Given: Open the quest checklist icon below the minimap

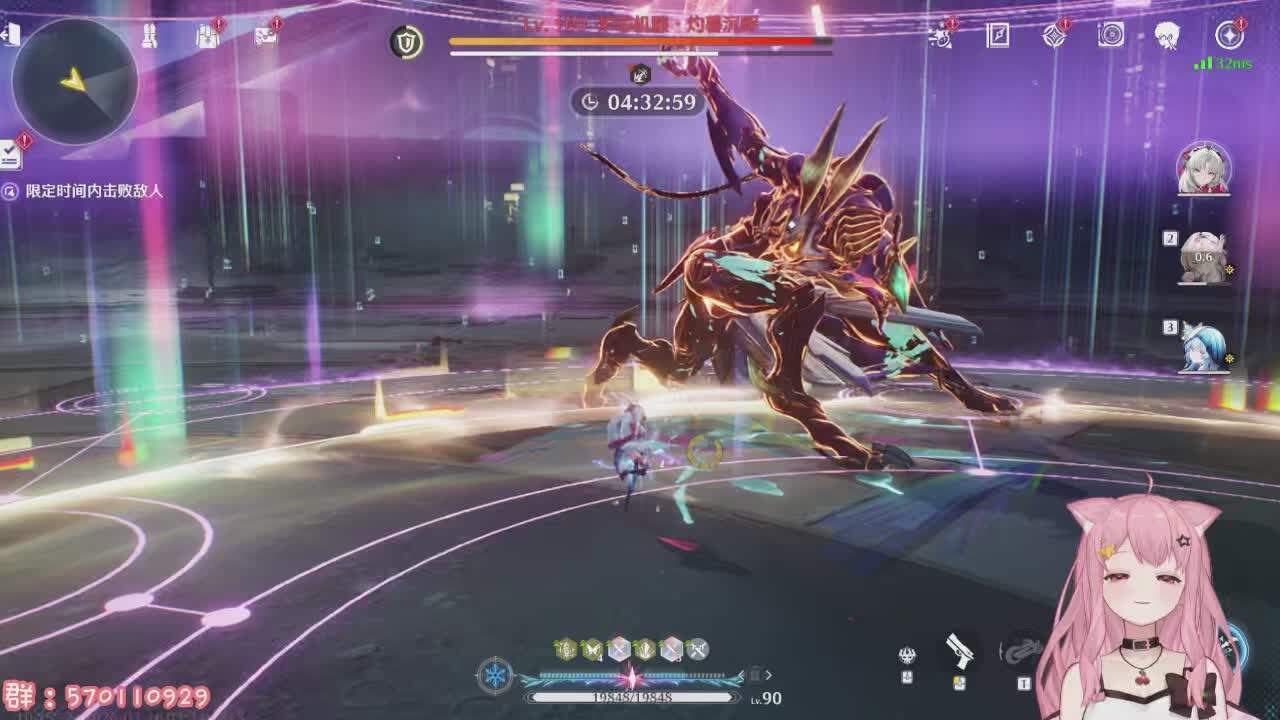Looking at the screenshot, I should pos(12,154).
